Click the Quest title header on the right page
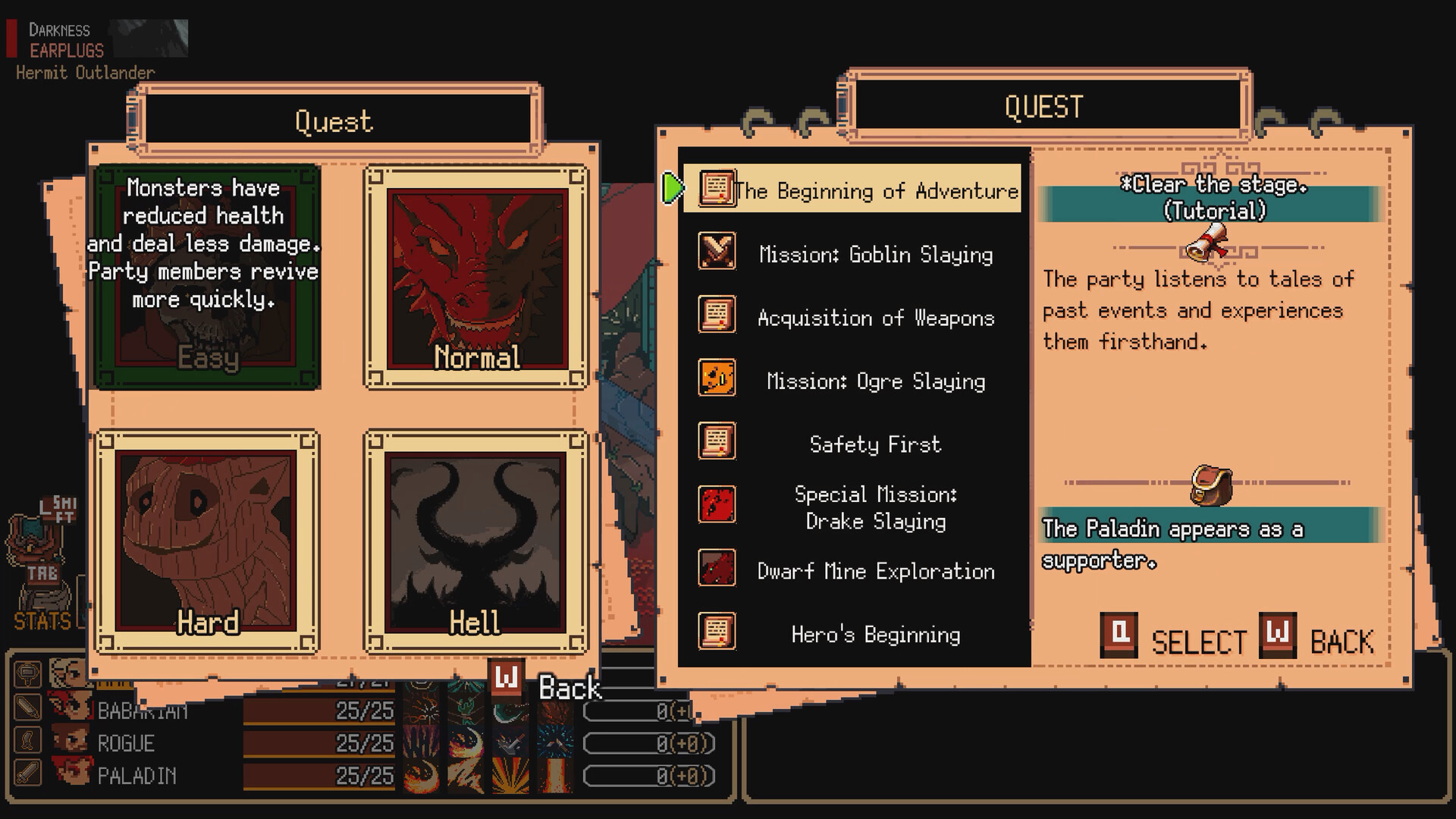The height and width of the screenshot is (819, 1456). coord(1044,106)
